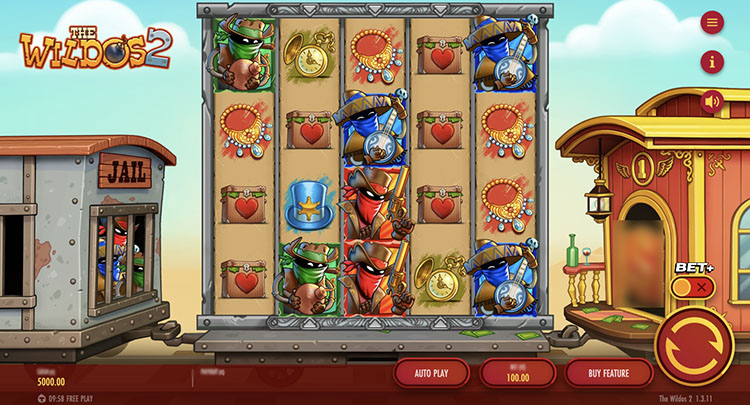This screenshot has height=405, width=750.
Task: Open the Buy Feature menu
Action: coord(608,373)
